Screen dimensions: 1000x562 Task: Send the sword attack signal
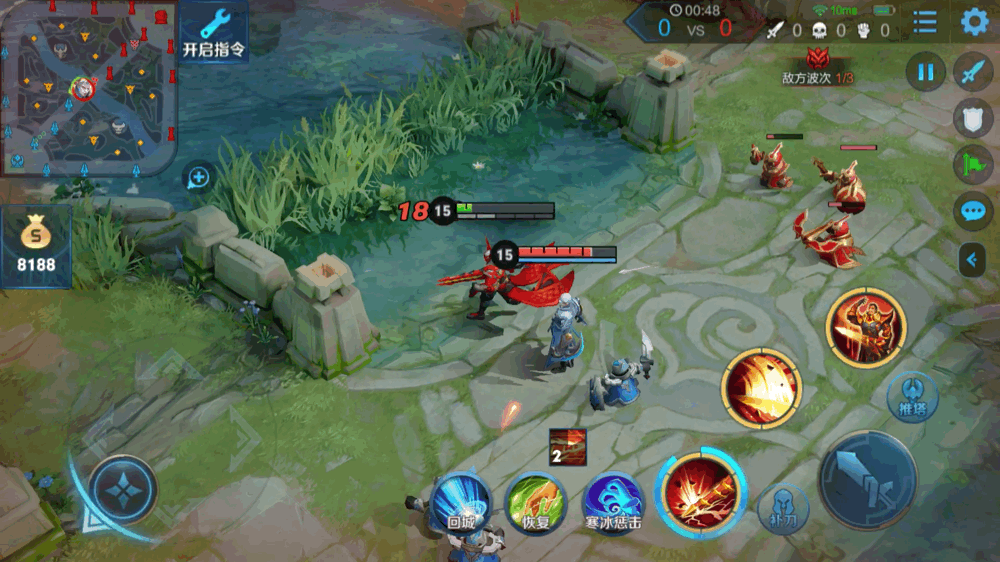[x=972, y=72]
